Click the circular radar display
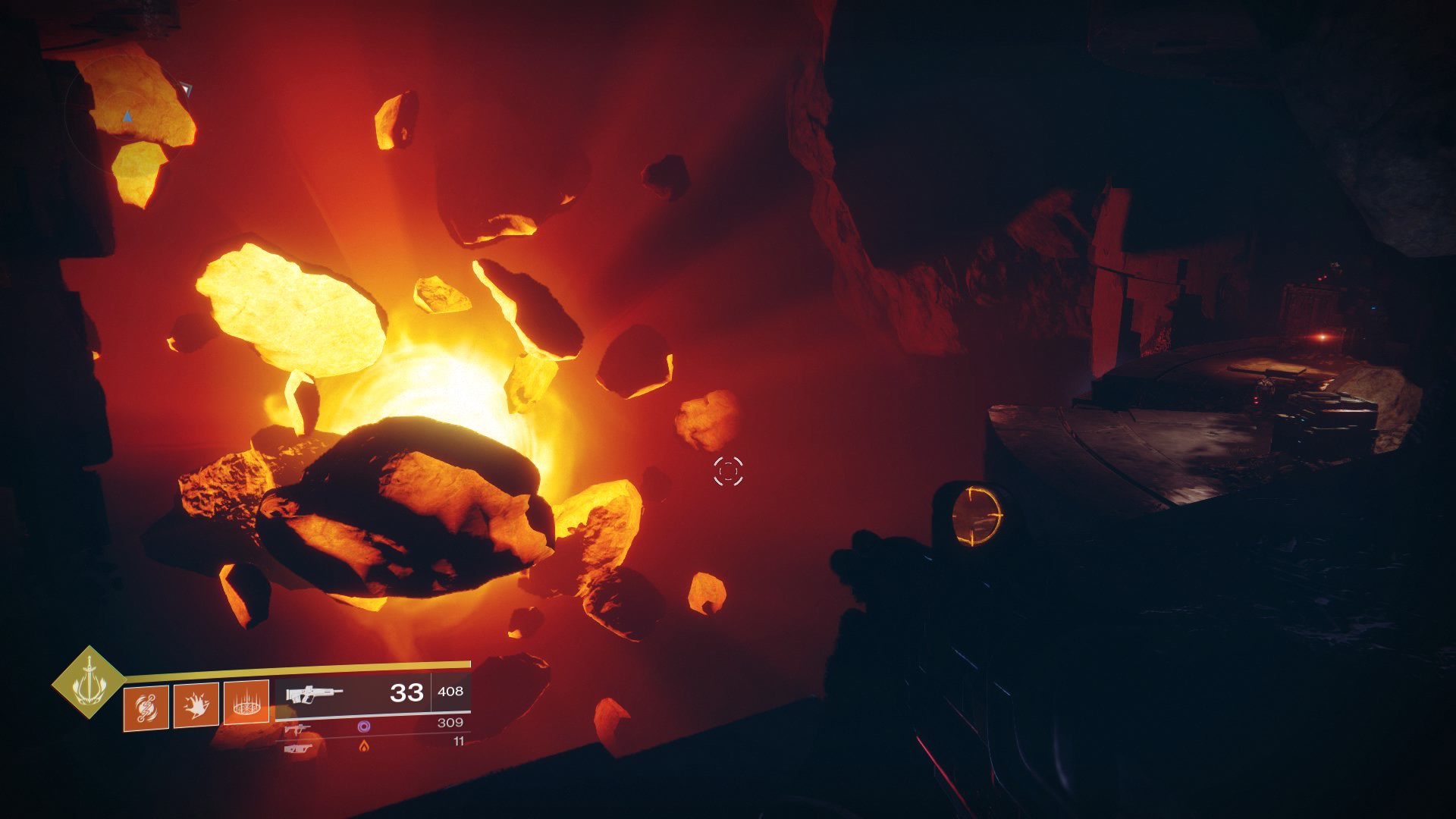Screen dimensions: 1456x819 (x=124, y=114)
